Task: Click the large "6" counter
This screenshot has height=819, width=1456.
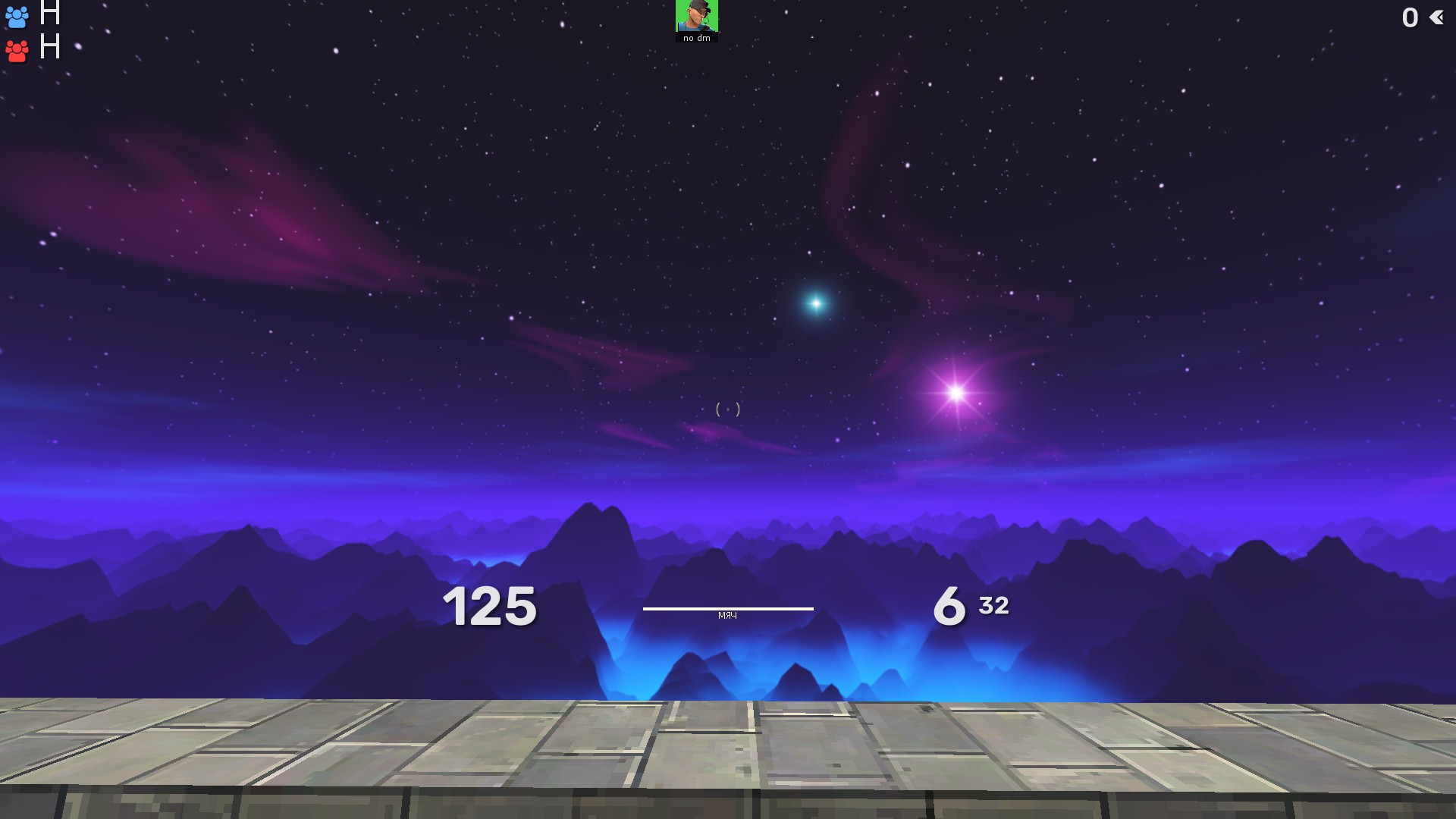Action: (949, 605)
